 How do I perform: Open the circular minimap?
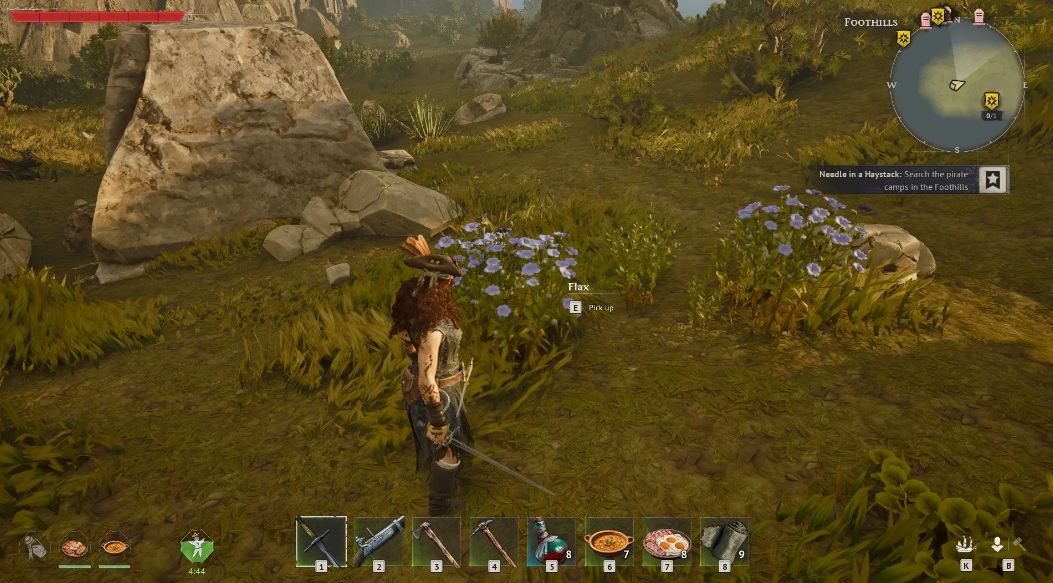[x=956, y=83]
